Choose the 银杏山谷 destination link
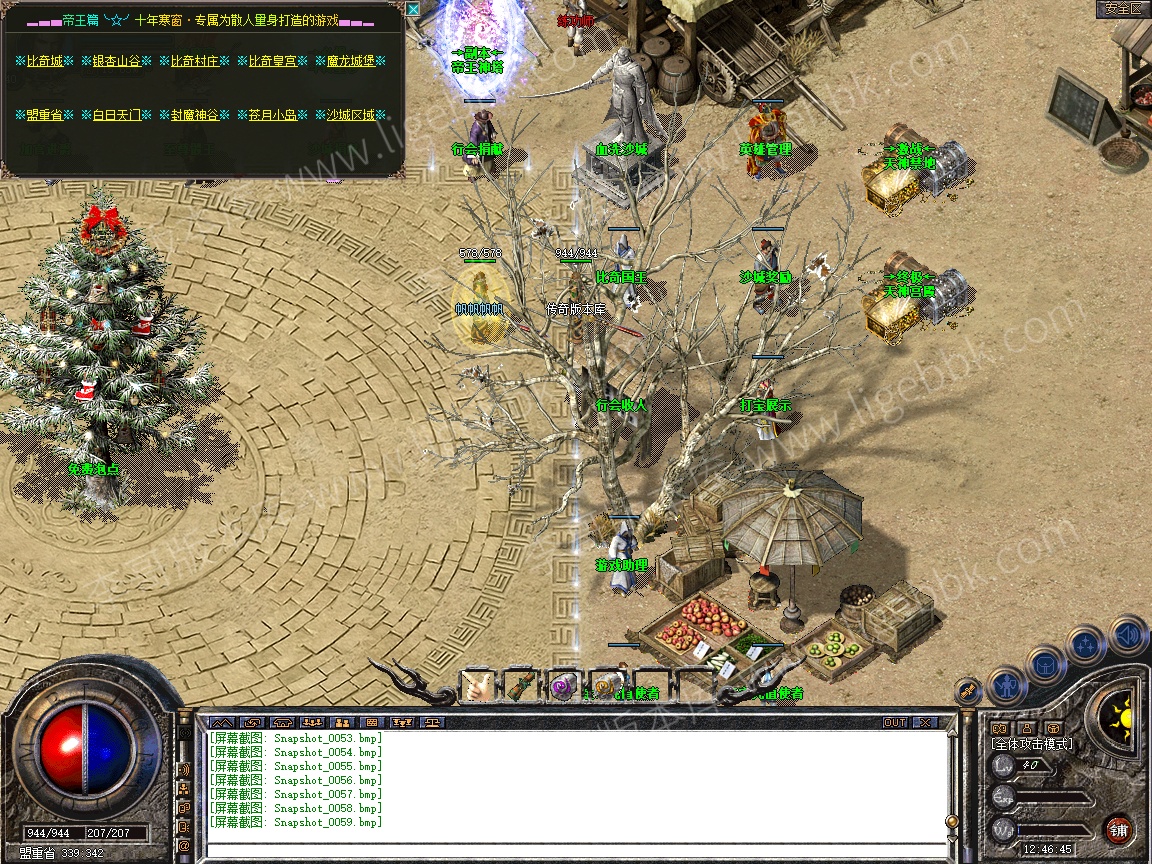Viewport: 1152px width, 864px height. click(116, 61)
